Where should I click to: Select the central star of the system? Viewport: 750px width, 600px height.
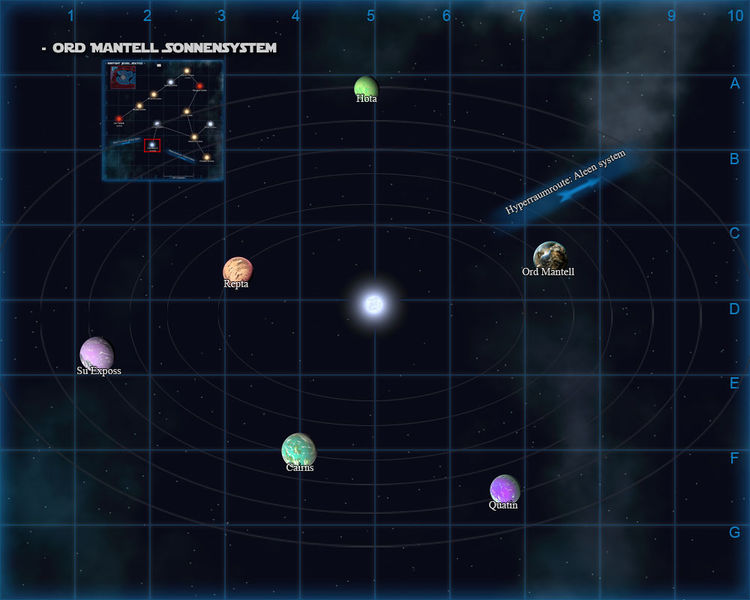click(373, 303)
